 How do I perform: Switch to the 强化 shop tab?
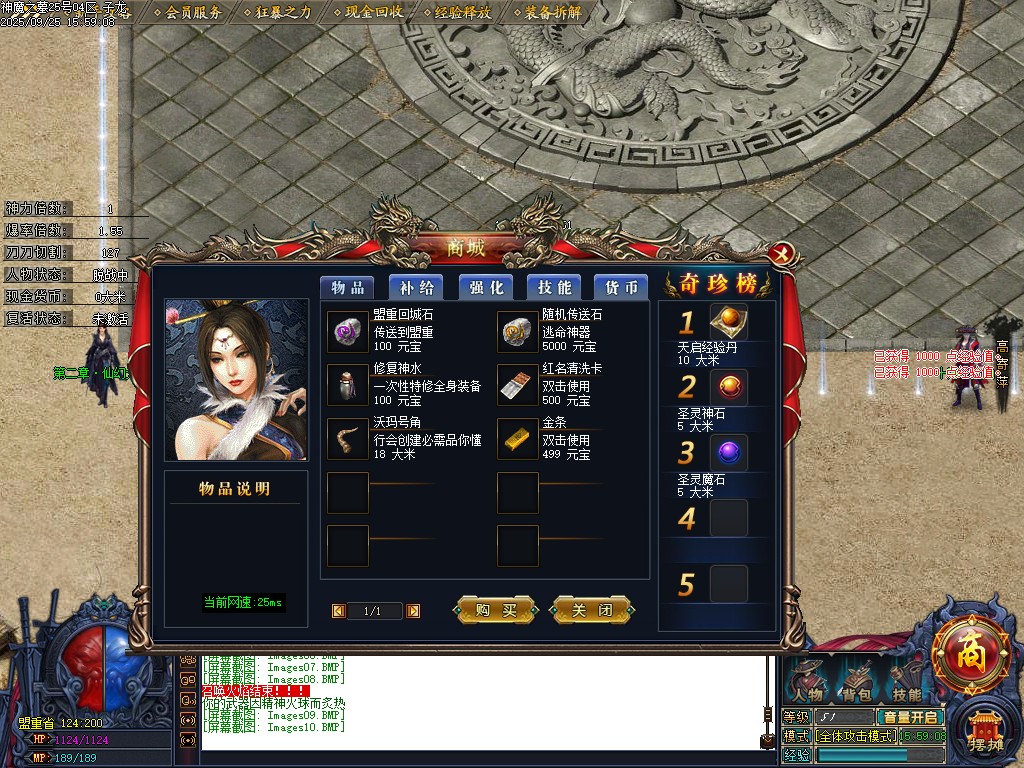[486, 288]
